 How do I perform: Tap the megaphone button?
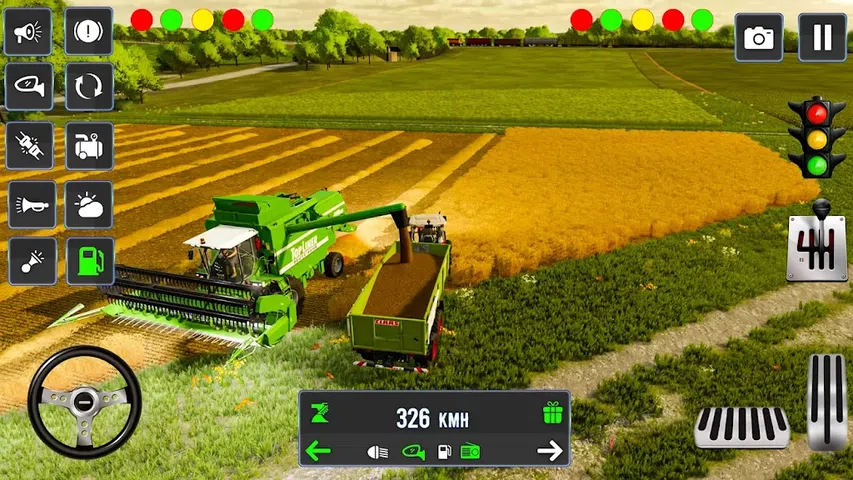(29, 32)
